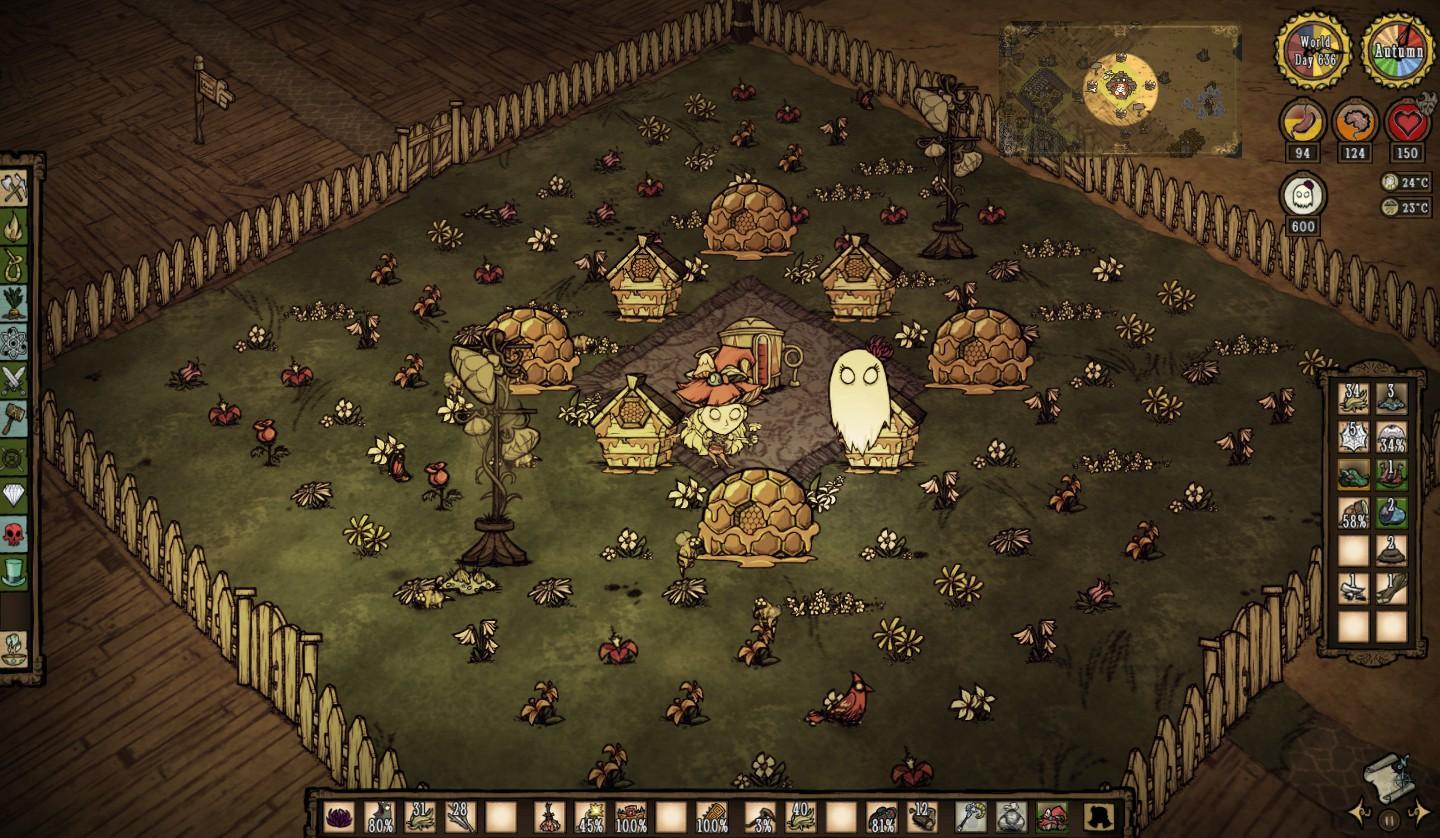1440x838 pixels.
Task: Select the Refine diamond crafting tab
Action: 15,495
